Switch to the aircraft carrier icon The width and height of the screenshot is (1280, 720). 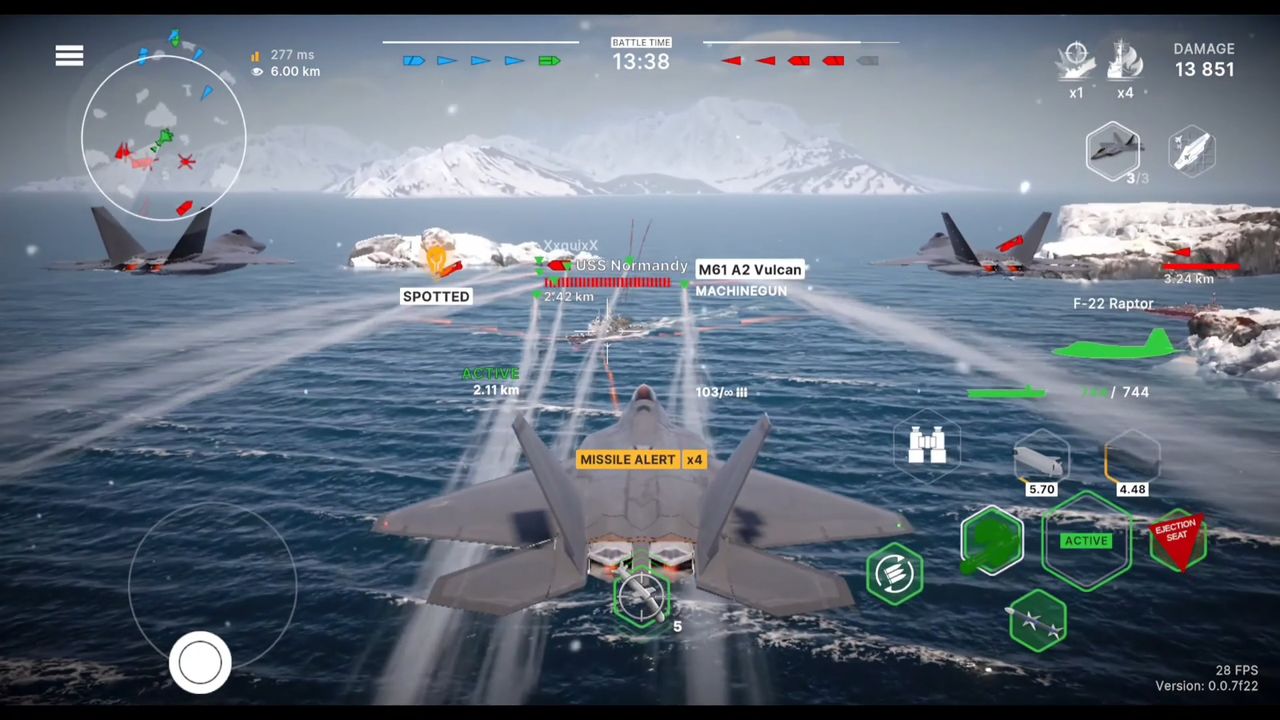tap(1191, 151)
